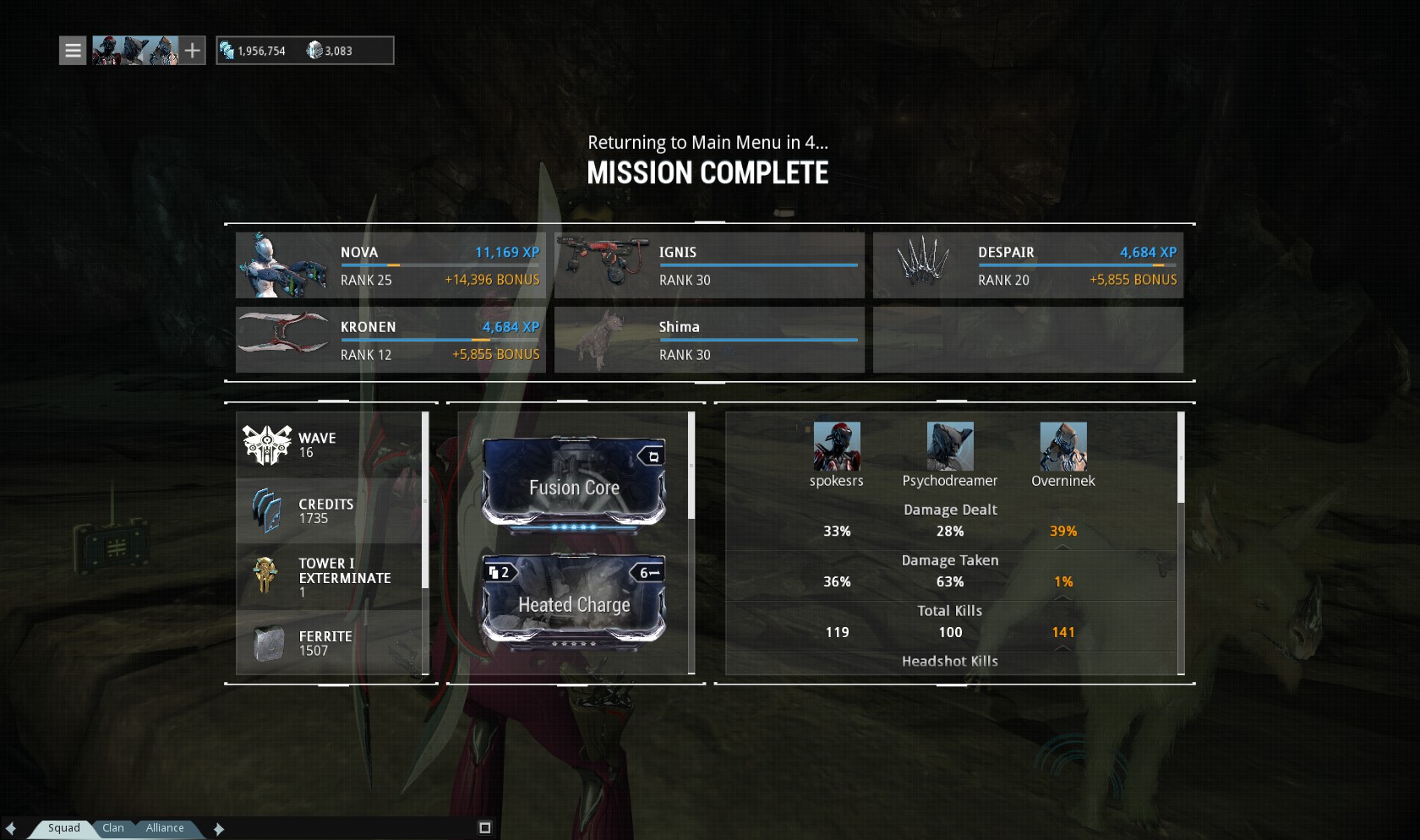The image size is (1420, 840).
Task: Expand the chat window
Action: 484,828
